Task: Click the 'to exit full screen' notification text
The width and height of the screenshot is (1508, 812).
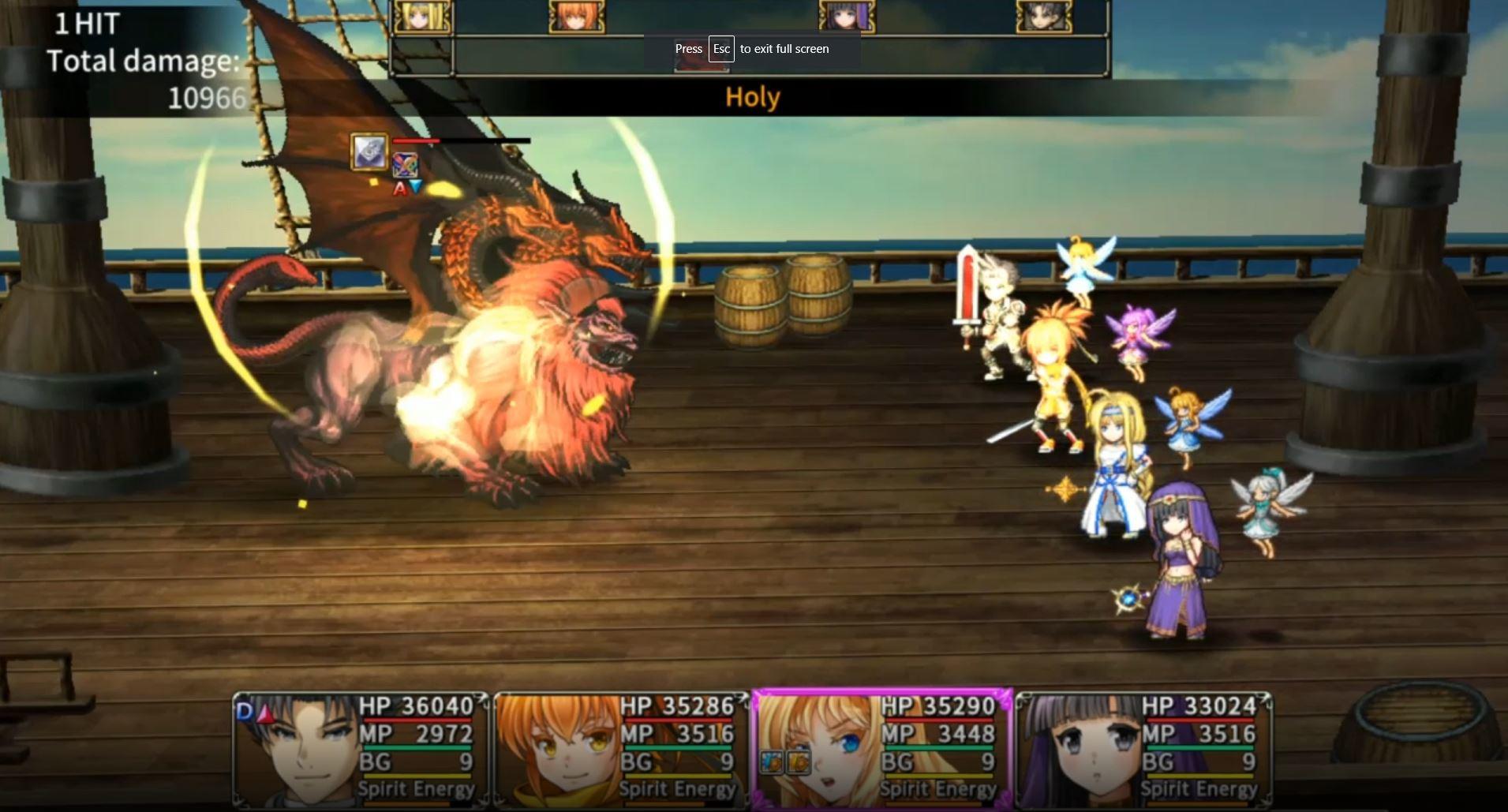Action: [x=784, y=49]
